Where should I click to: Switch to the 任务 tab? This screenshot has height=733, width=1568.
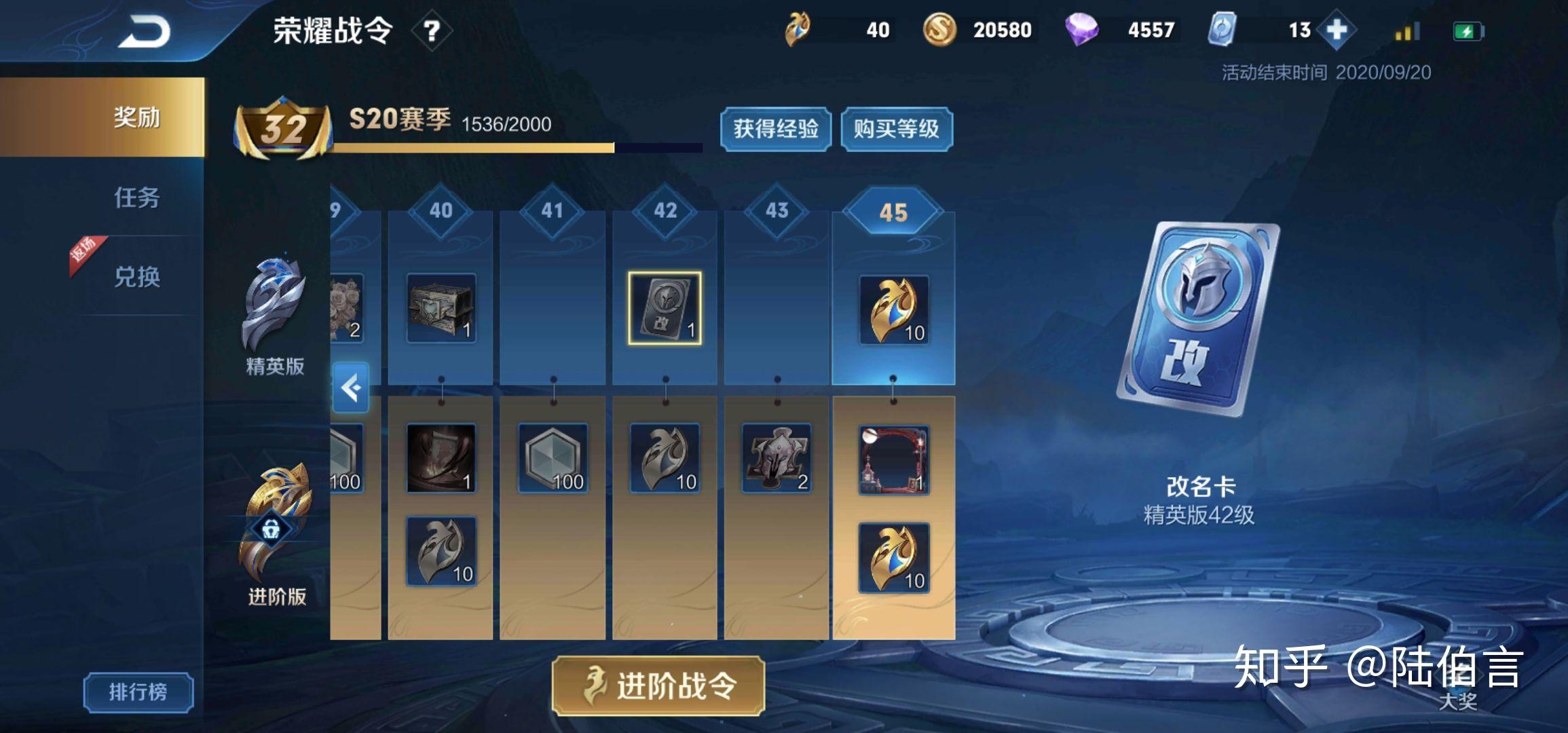point(138,199)
